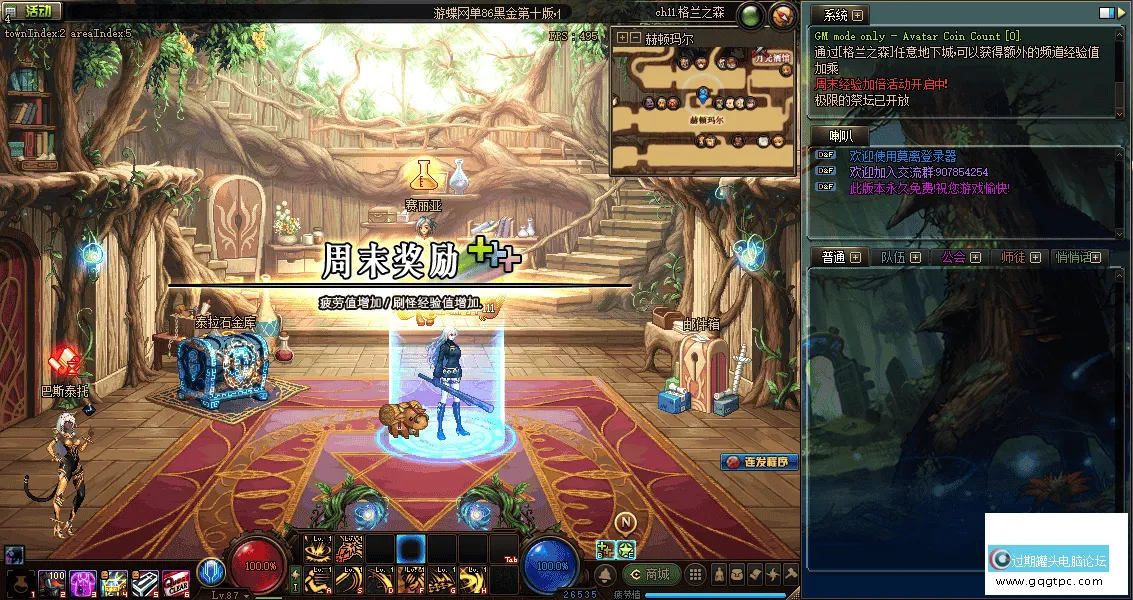Open the 师徒 mentor chat tab

(x=1013, y=257)
